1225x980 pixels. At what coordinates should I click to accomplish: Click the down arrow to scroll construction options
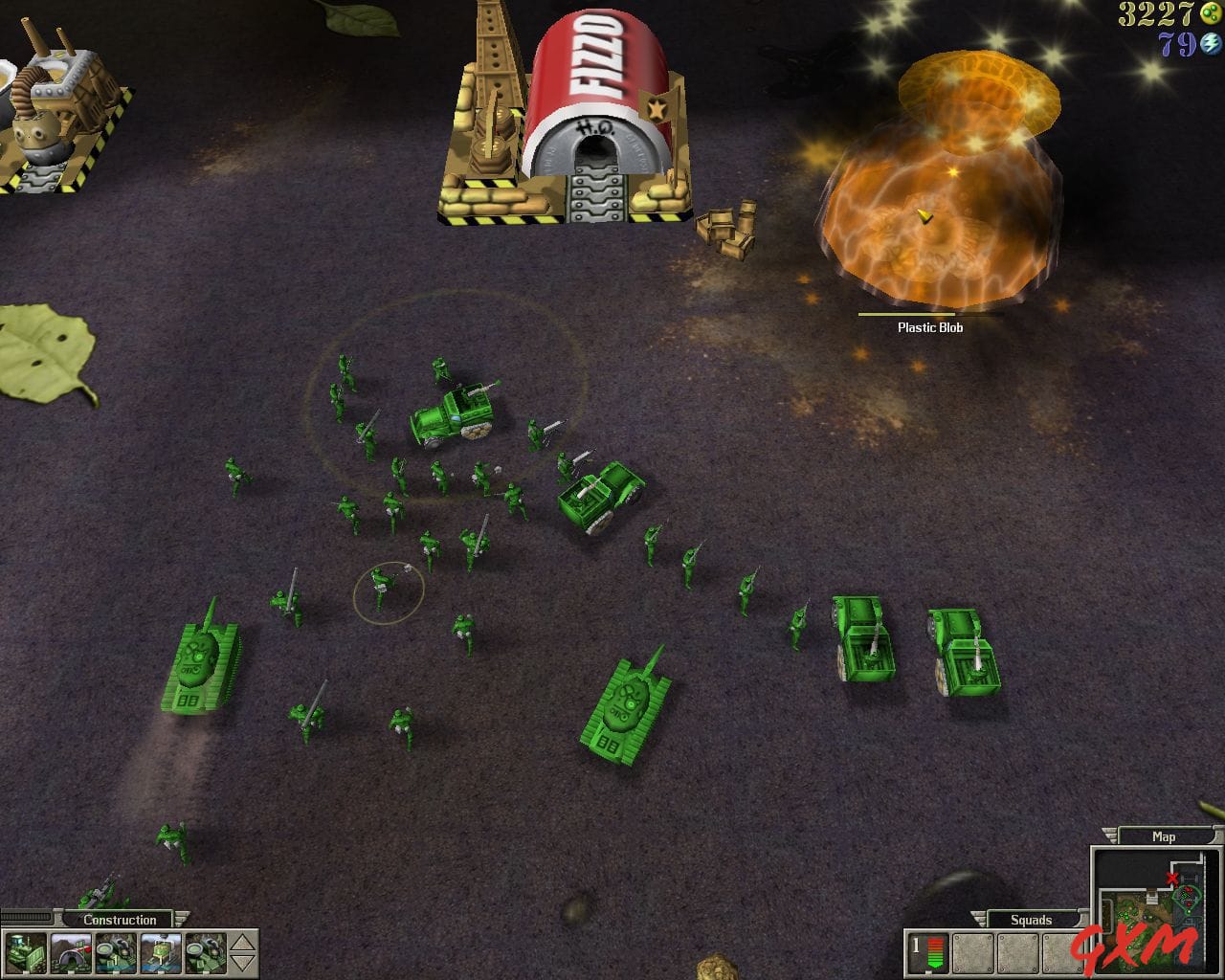coord(241,962)
